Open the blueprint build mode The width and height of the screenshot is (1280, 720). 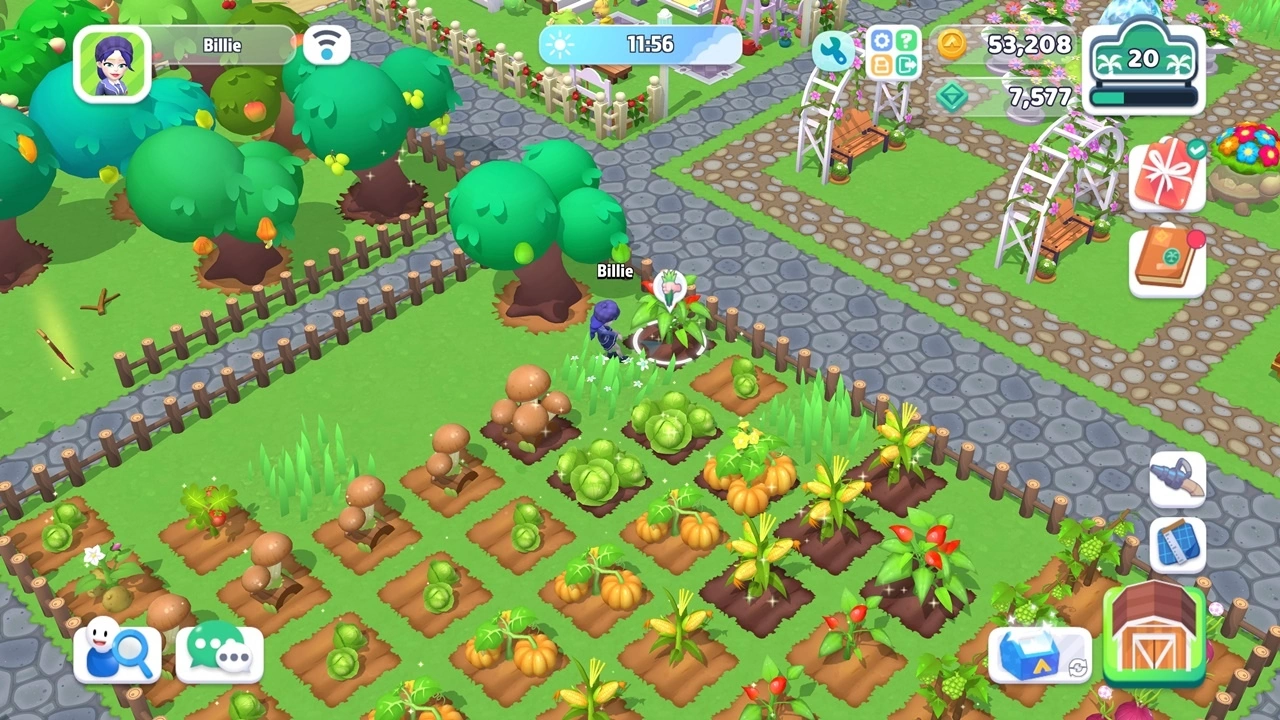pos(1177,545)
